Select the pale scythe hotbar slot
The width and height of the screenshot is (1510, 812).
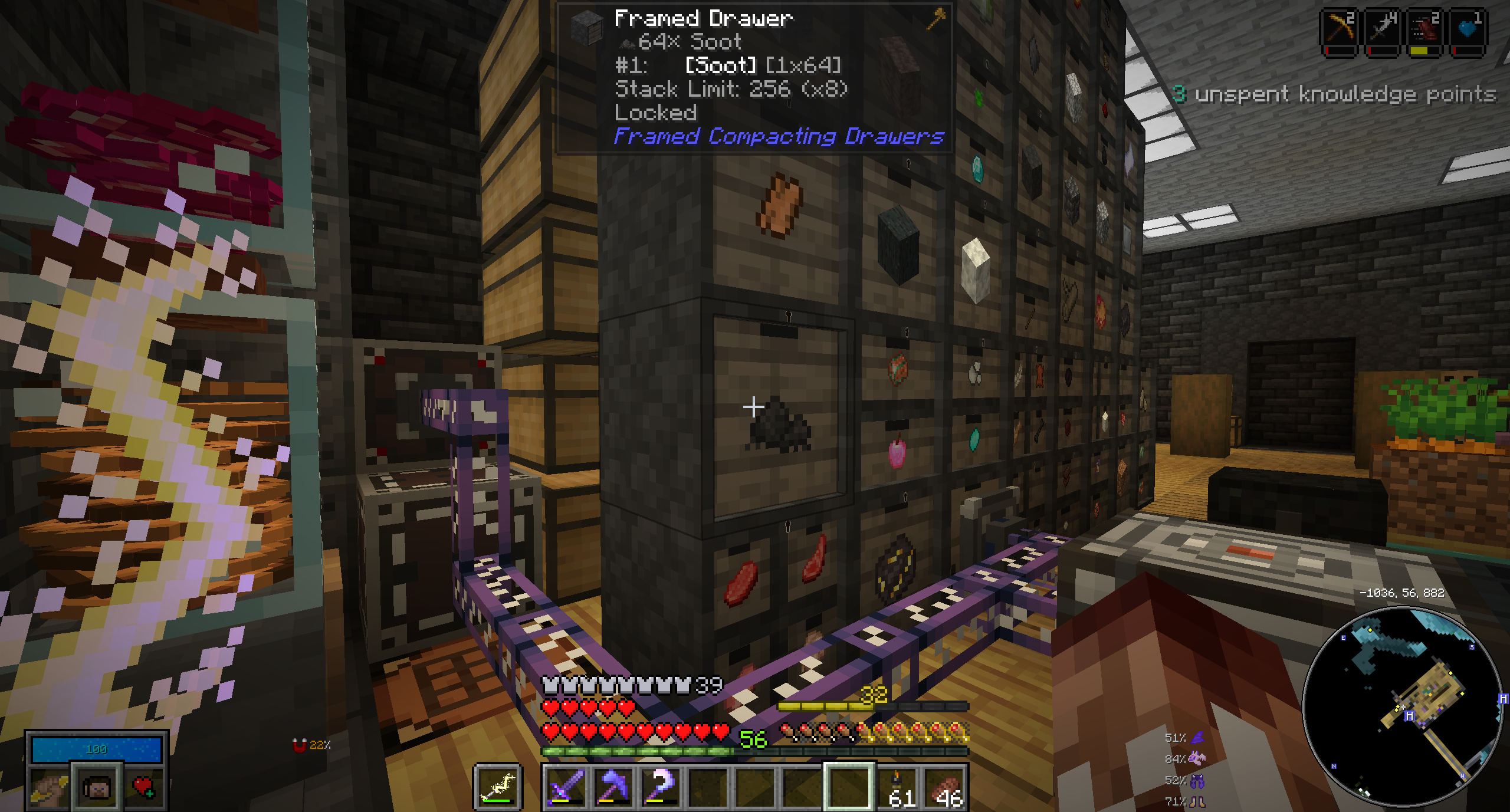pyautogui.click(x=659, y=787)
